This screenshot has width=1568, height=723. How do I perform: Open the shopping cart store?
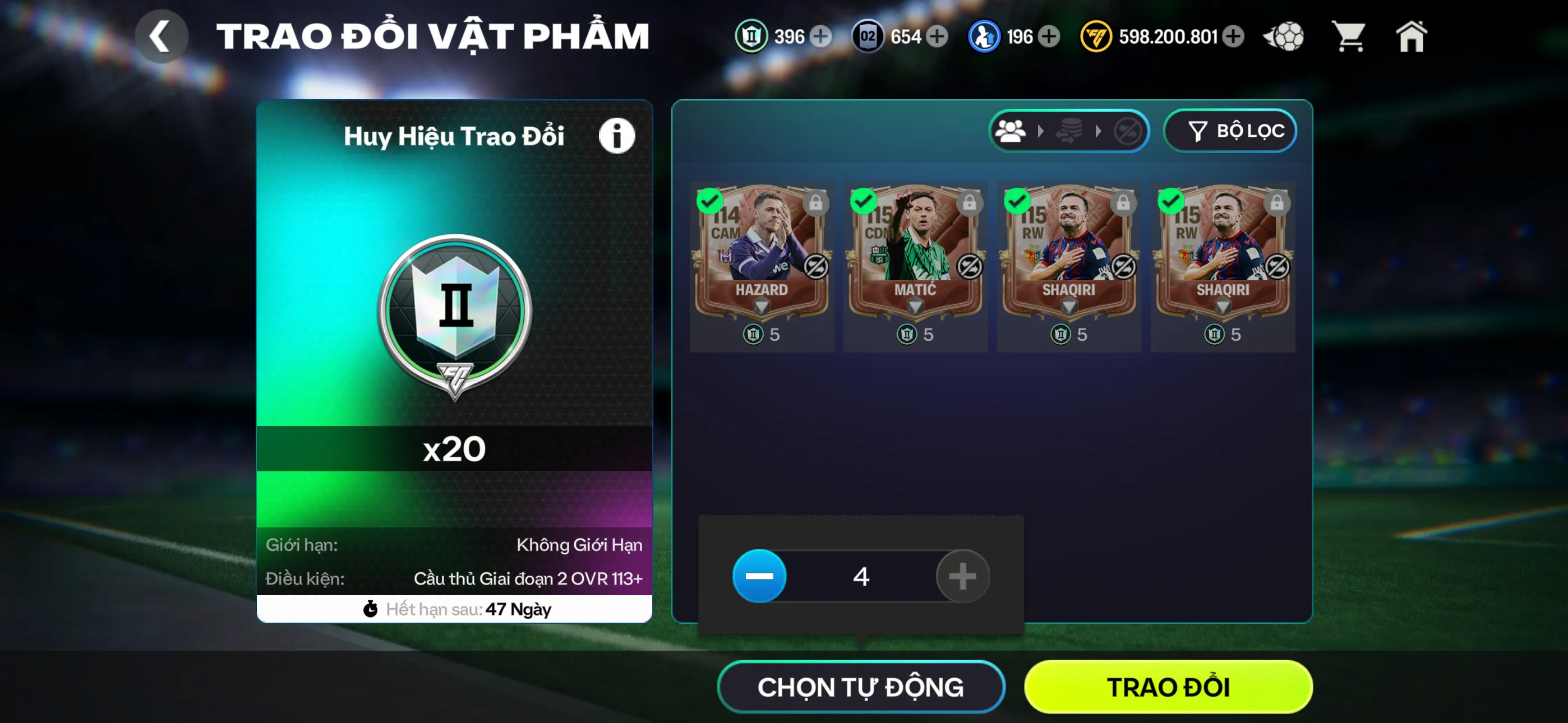pyautogui.click(x=1349, y=36)
